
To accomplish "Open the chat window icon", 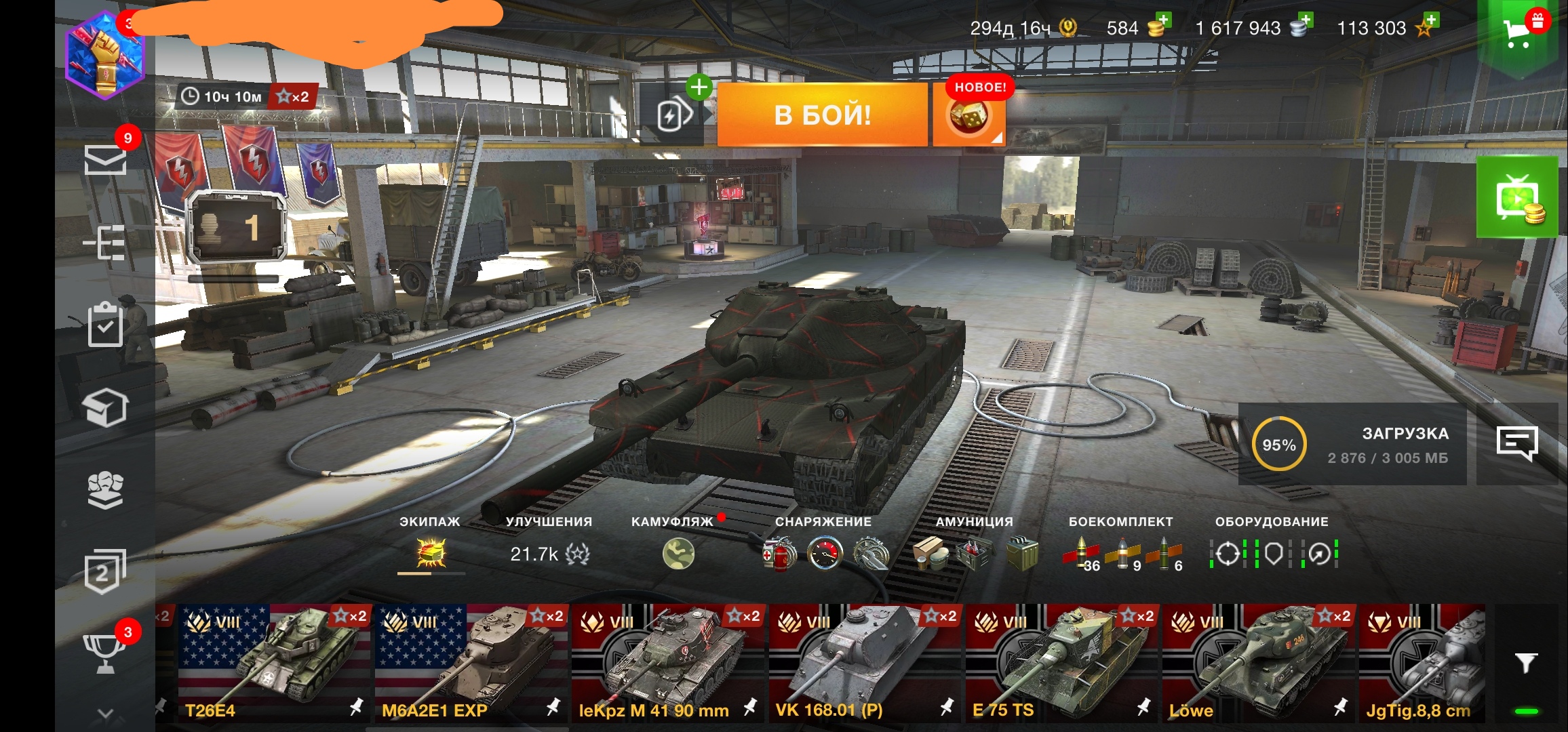I will pyautogui.click(x=1516, y=444).
